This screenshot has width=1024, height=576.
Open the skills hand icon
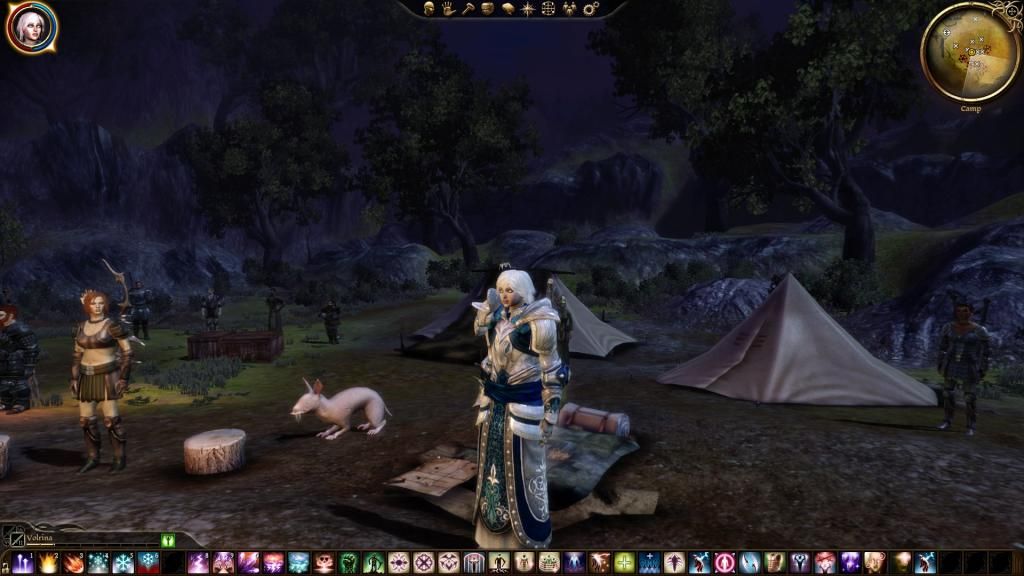coord(449,8)
